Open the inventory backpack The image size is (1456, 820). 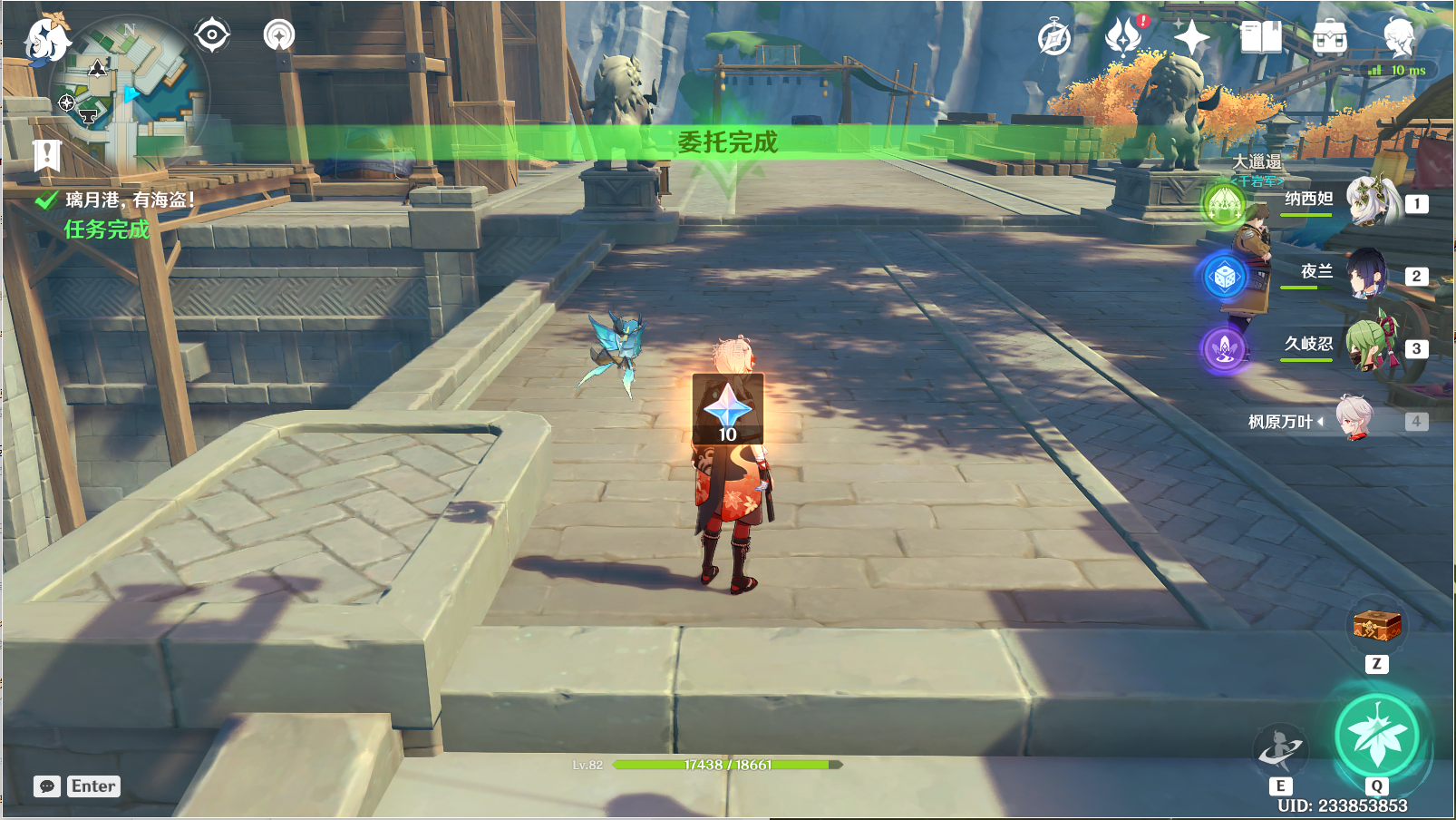click(1329, 38)
